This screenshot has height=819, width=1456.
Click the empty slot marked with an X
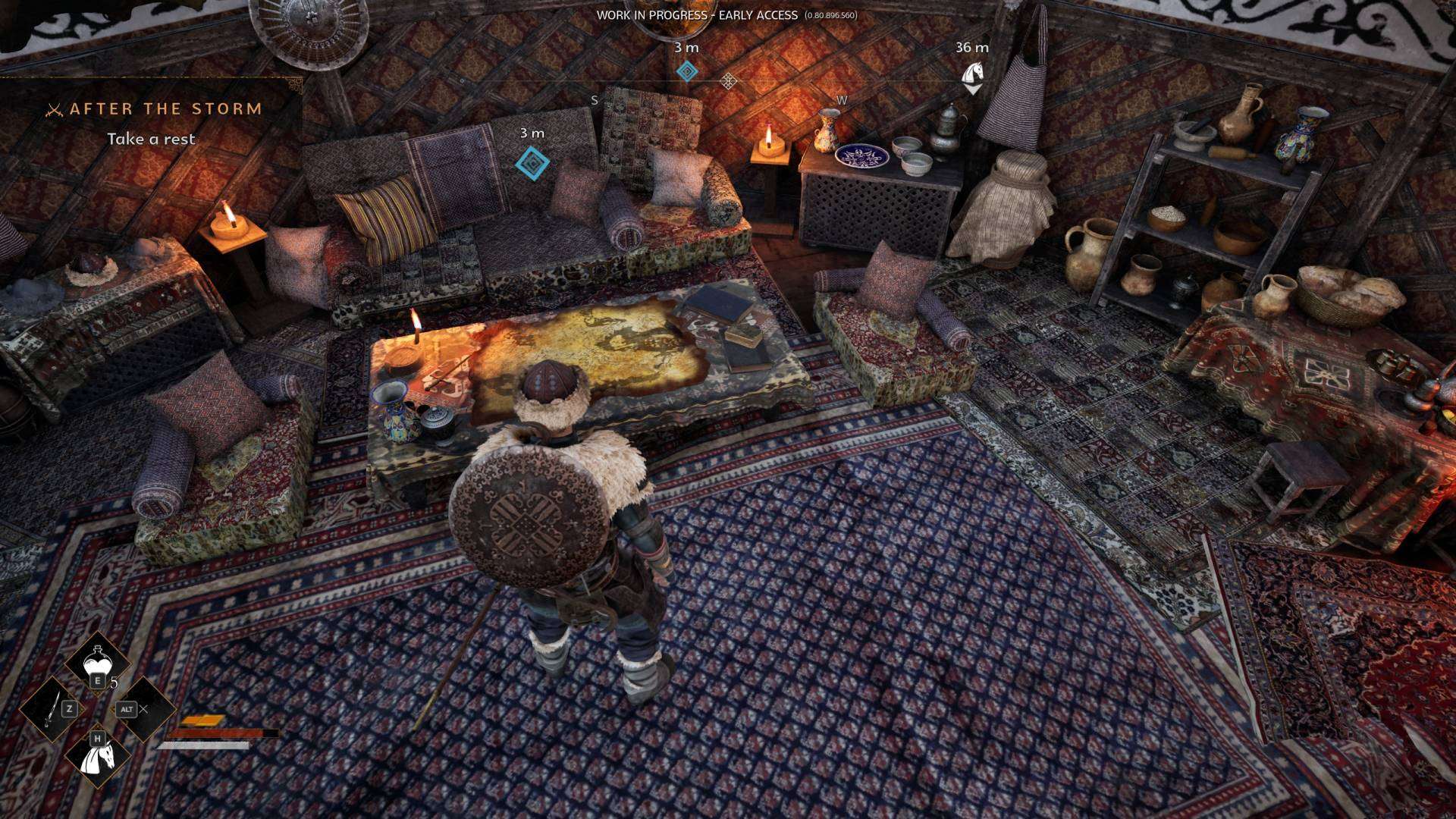(143, 709)
